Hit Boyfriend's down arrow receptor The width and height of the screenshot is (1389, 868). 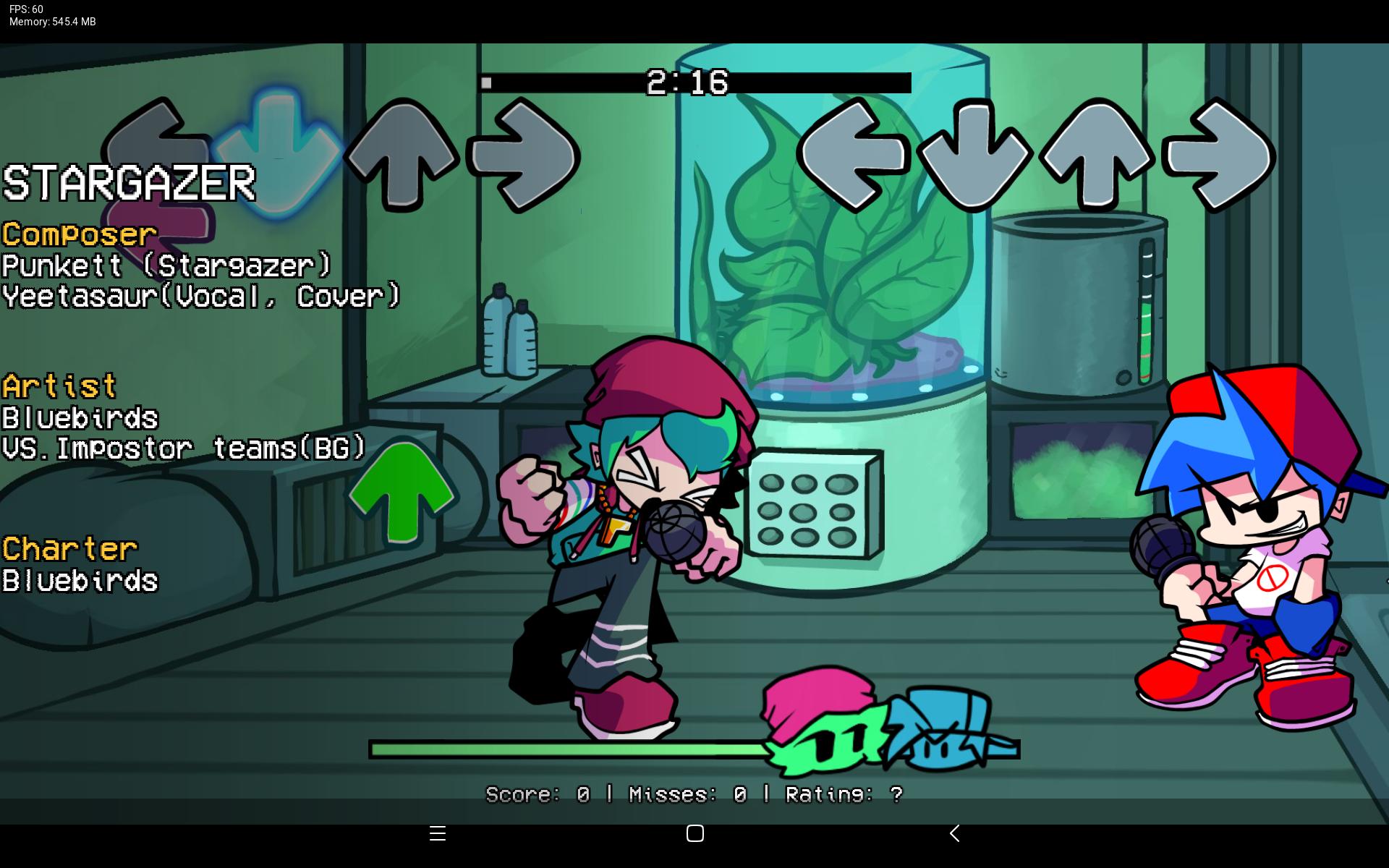(974, 155)
